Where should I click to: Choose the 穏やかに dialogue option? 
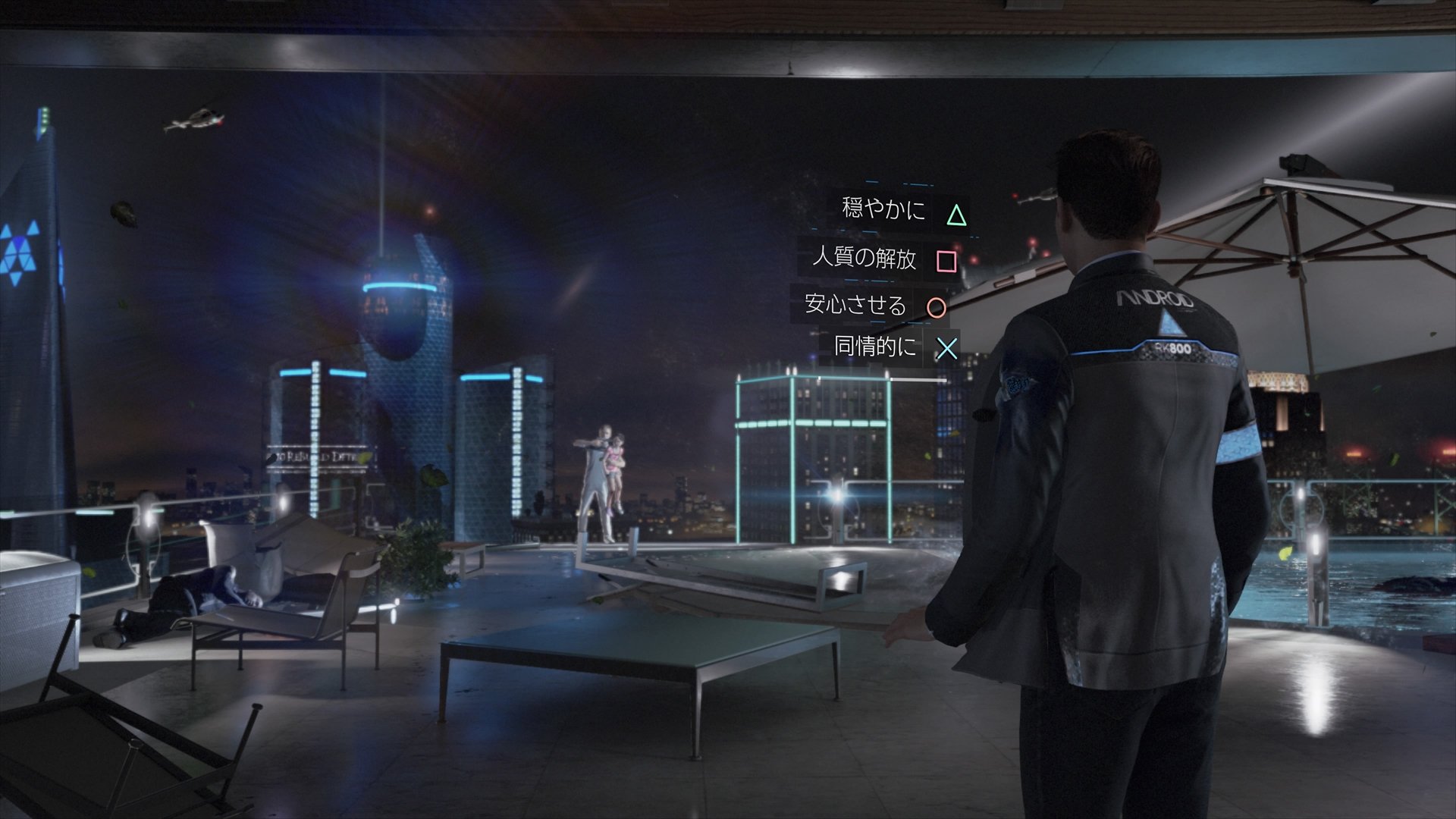coord(882,211)
